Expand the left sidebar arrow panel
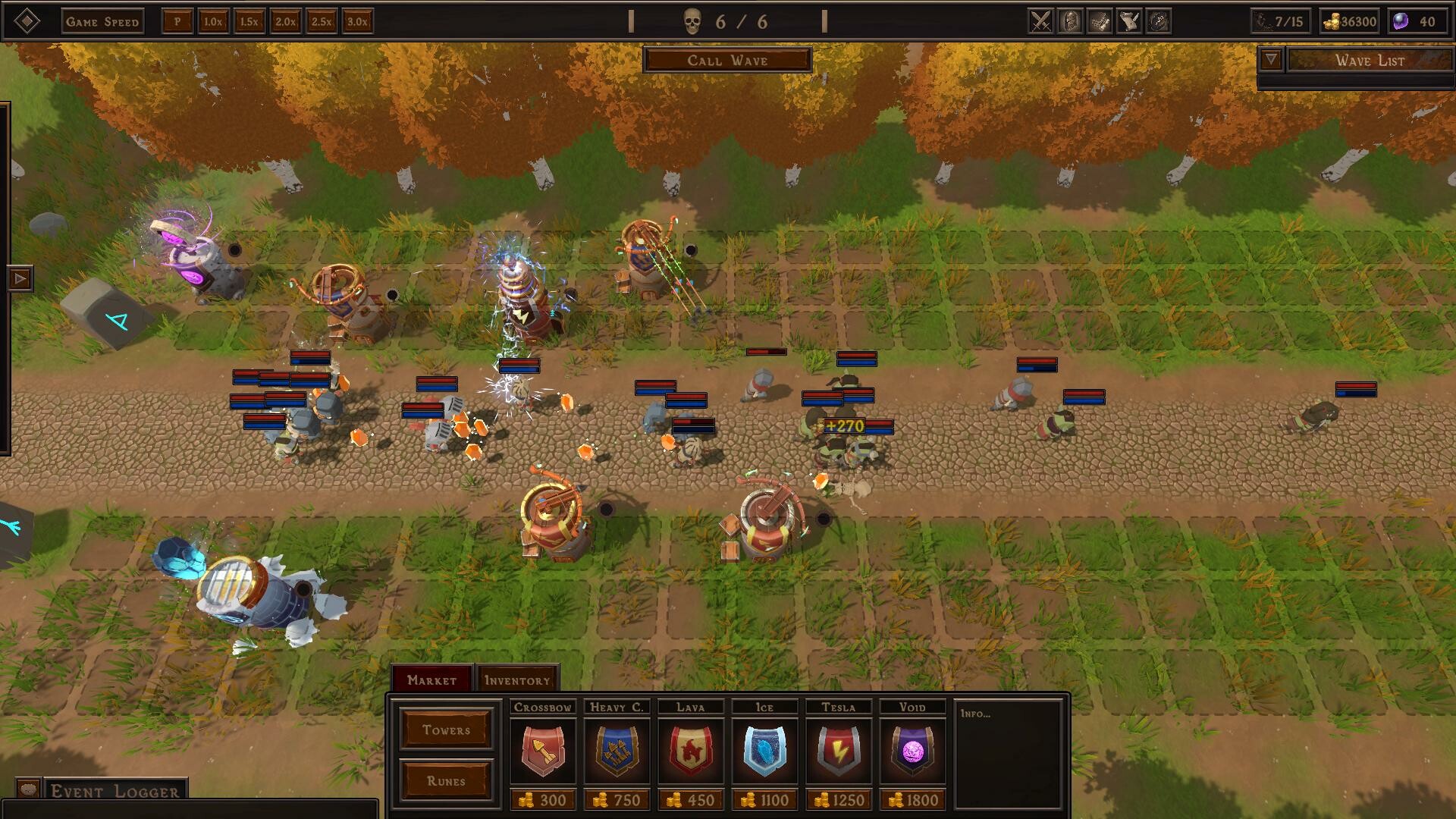Viewport: 1456px width, 819px height. 20,280
